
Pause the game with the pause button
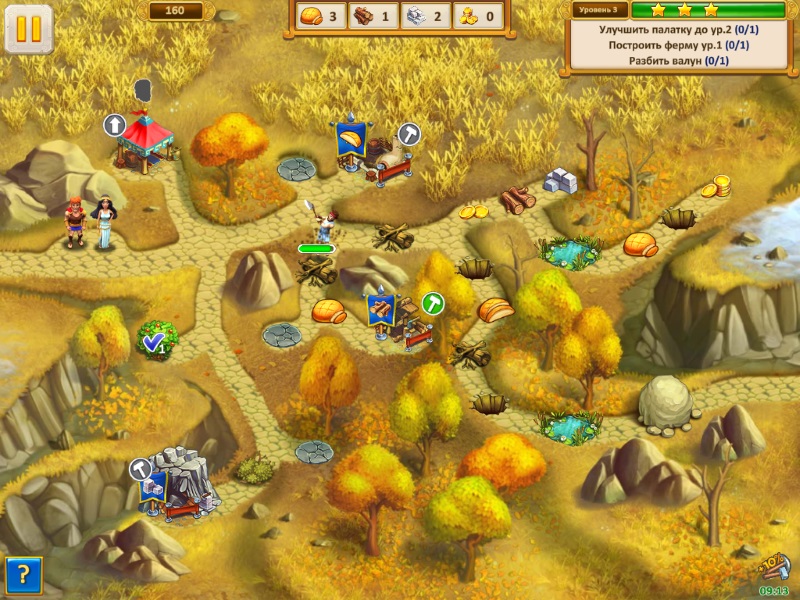tap(28, 28)
